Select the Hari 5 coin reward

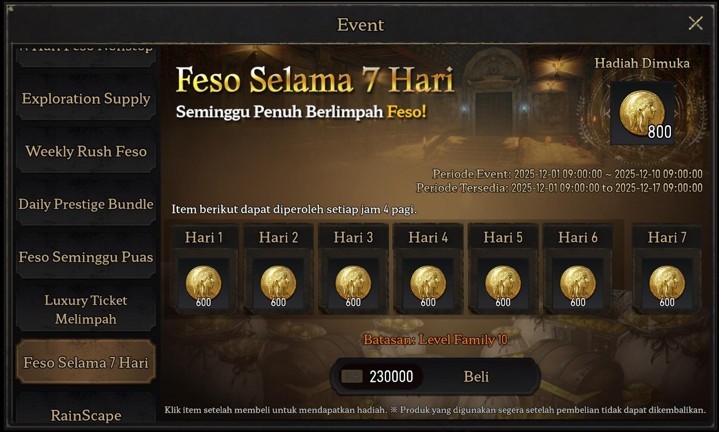[x=503, y=283]
